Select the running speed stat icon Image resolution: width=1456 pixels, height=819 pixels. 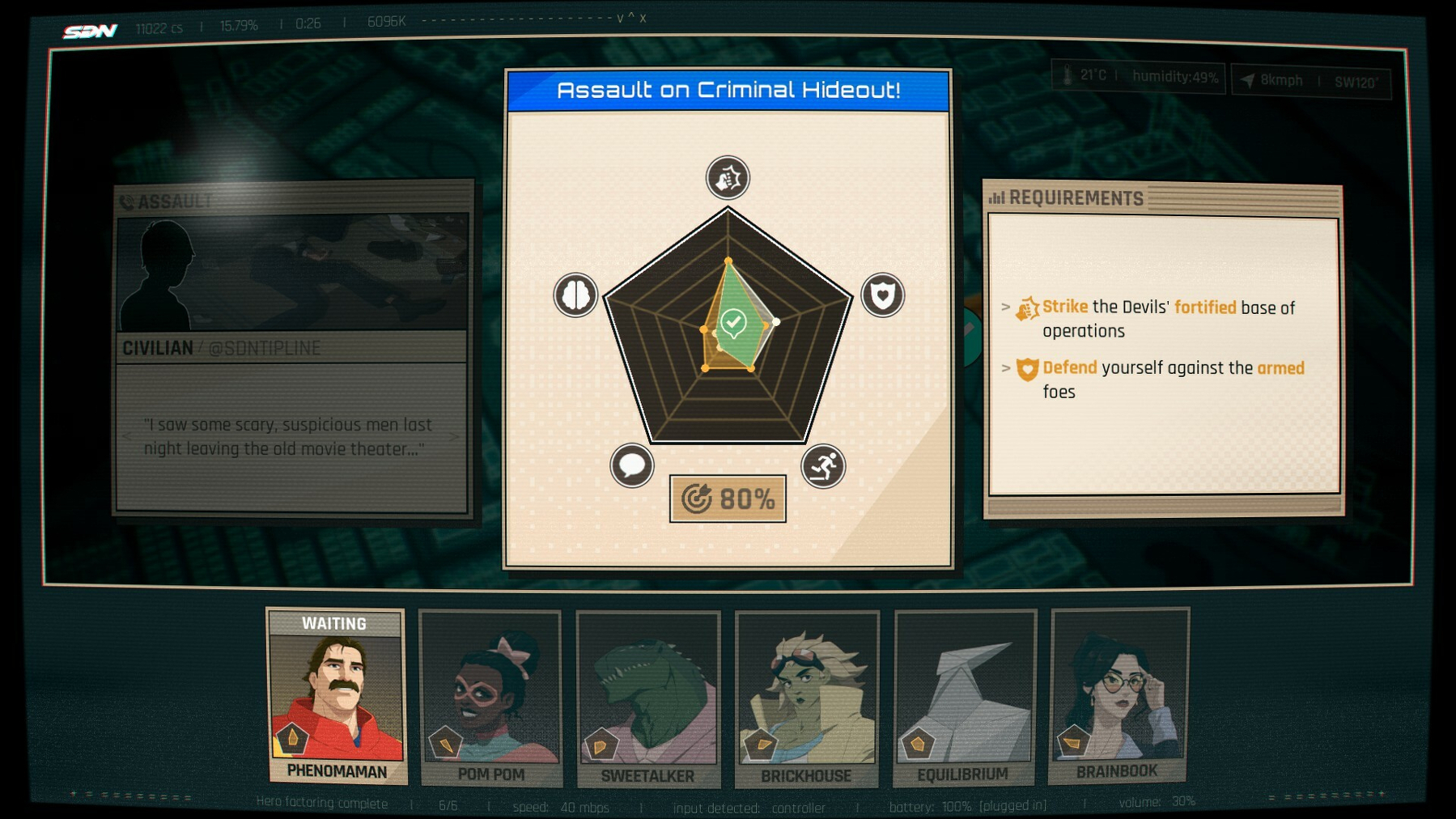click(822, 464)
